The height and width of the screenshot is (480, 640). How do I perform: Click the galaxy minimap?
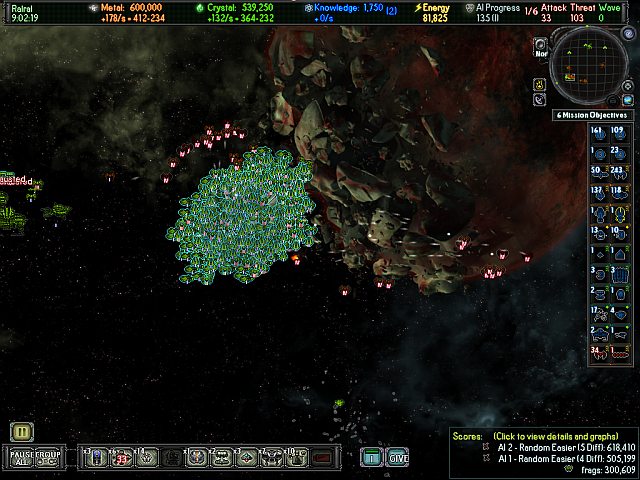[x=592, y=65]
